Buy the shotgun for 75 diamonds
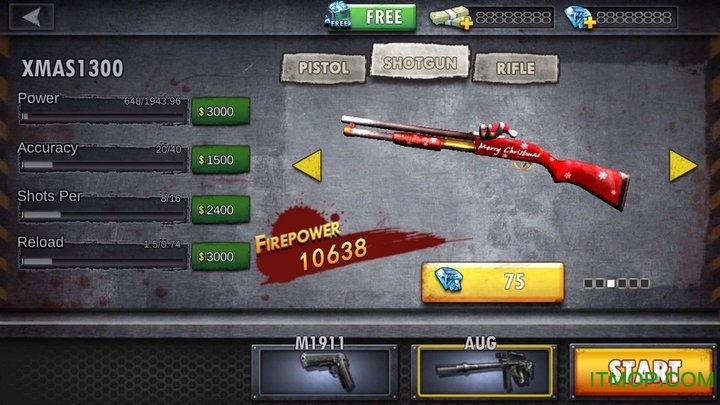720x405 pixels. (492, 282)
